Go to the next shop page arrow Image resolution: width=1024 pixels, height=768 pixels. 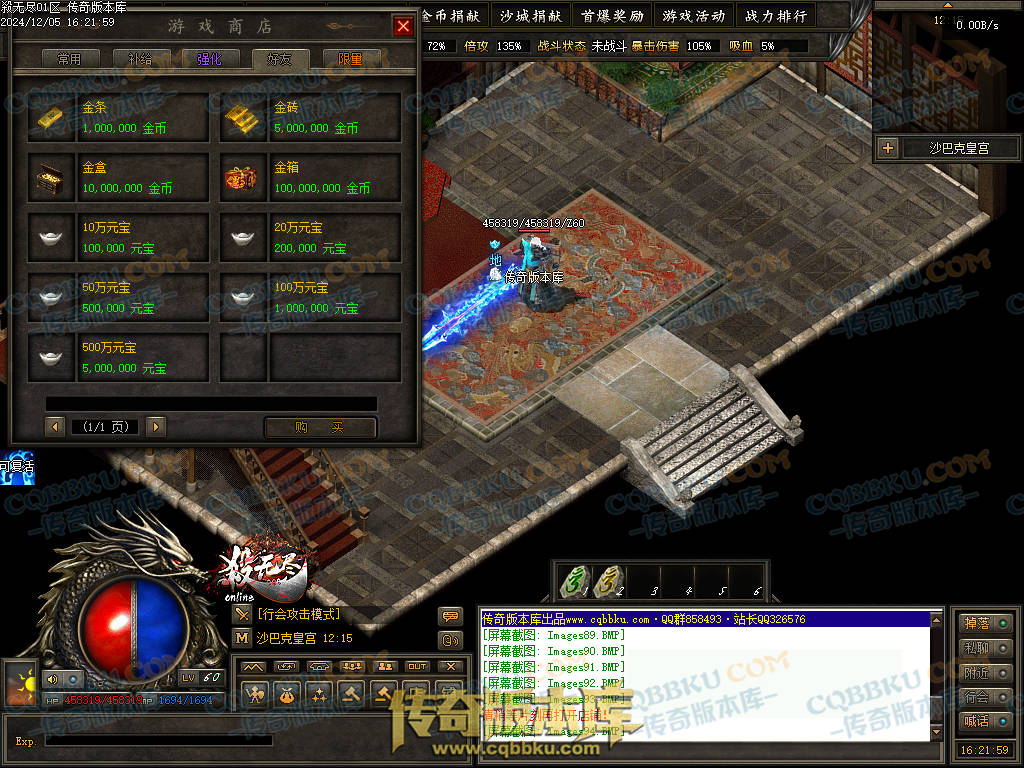pyautogui.click(x=155, y=427)
